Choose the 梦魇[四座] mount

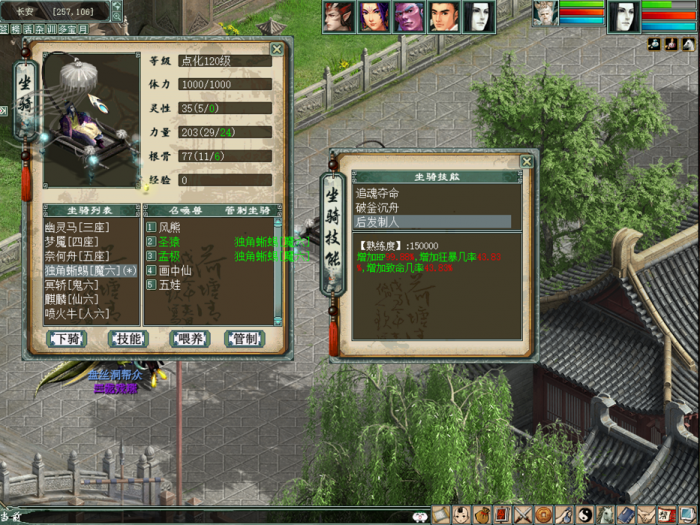click(71, 242)
